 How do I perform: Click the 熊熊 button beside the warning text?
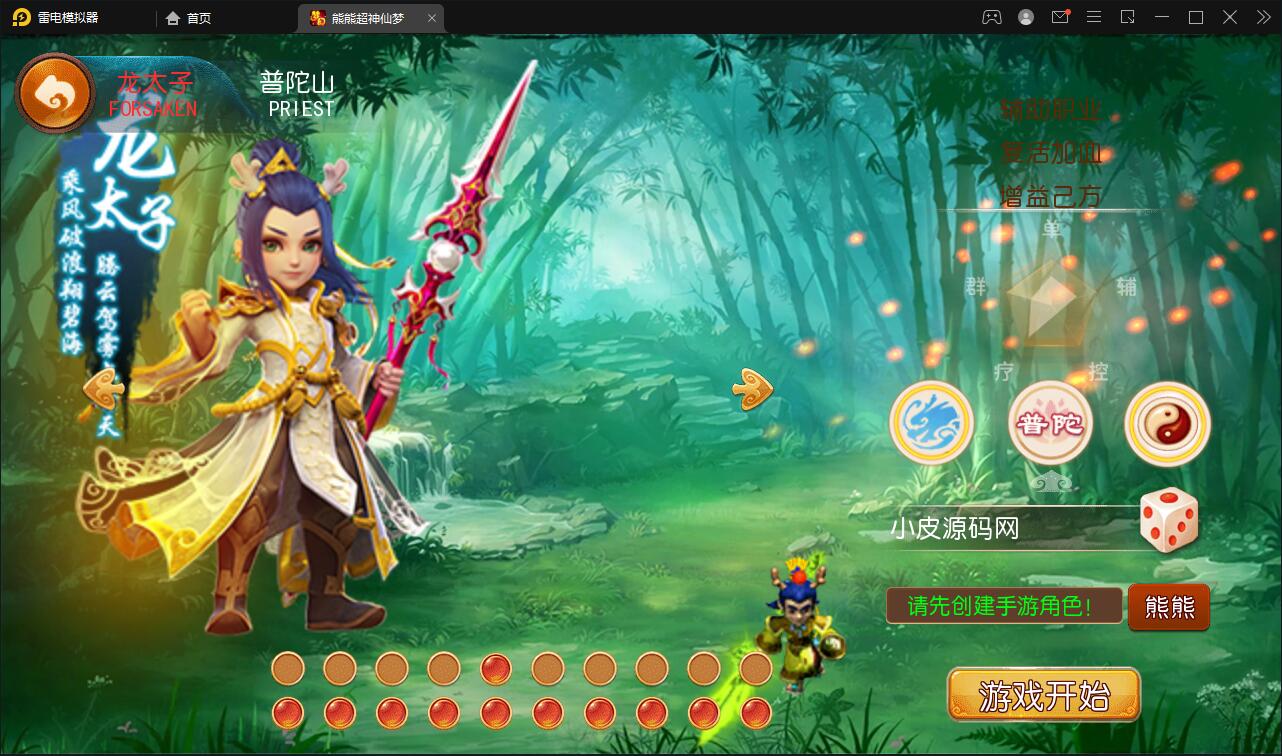pyautogui.click(x=1168, y=607)
